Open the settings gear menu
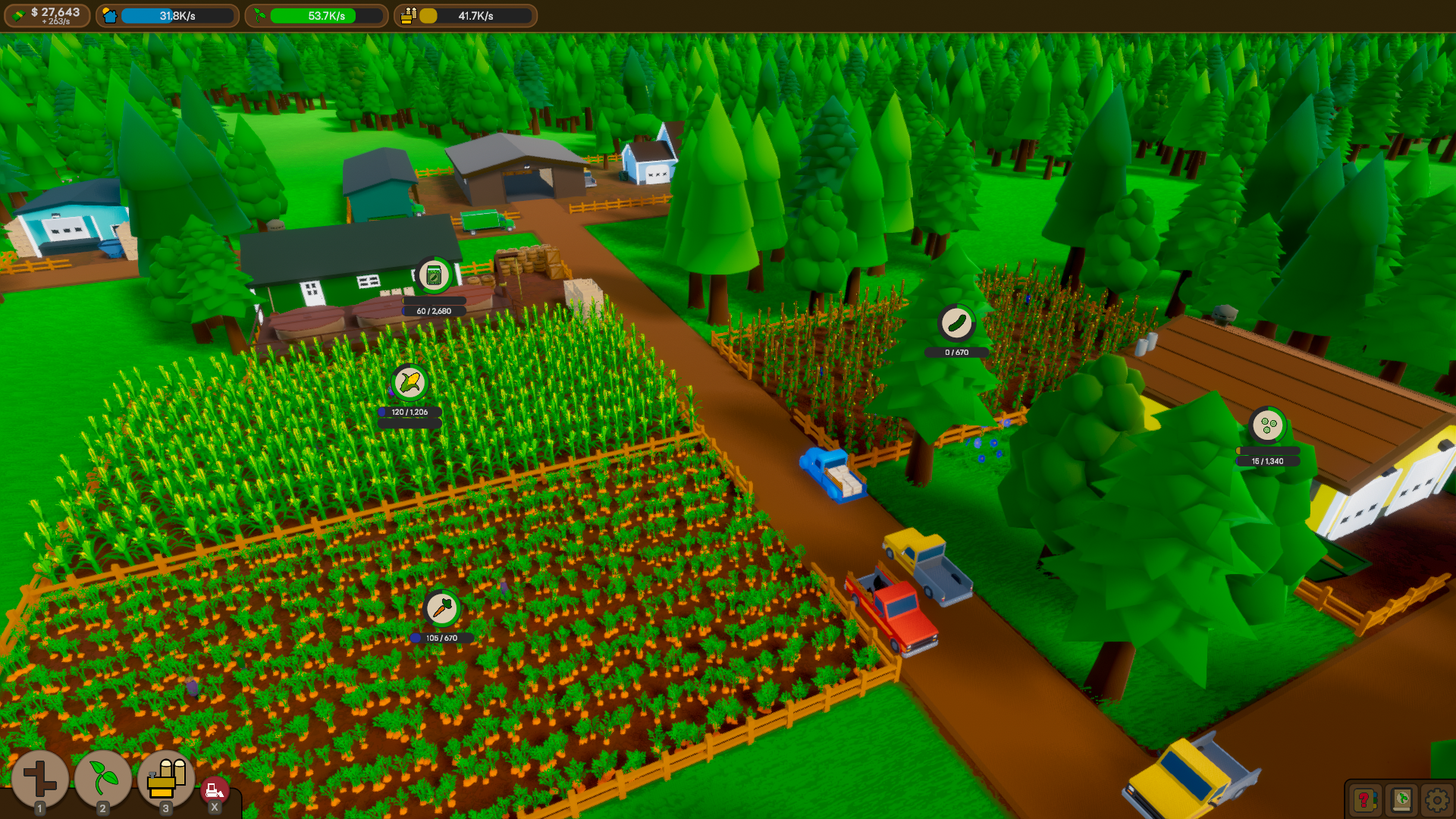The height and width of the screenshot is (819, 1456). [1436, 799]
